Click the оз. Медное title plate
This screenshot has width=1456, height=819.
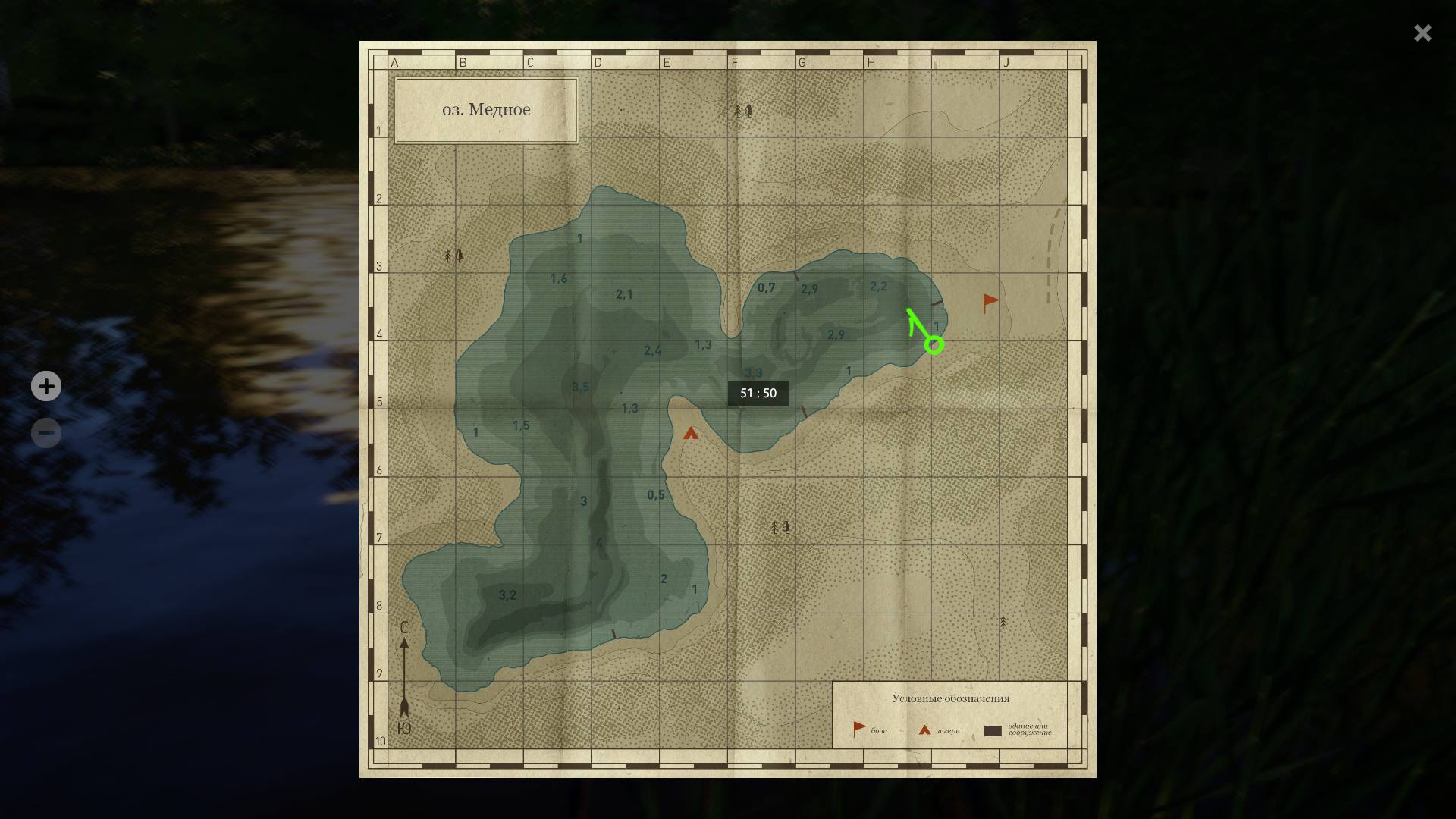coord(486,108)
